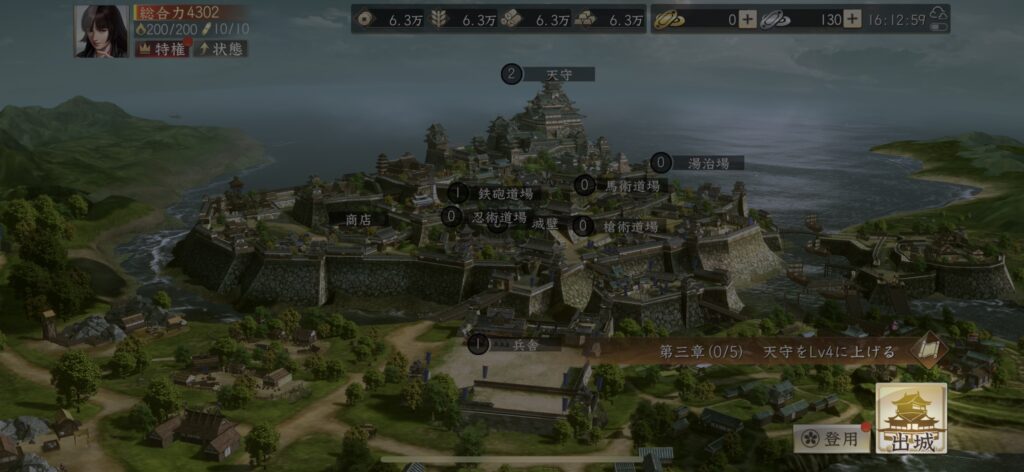Select the 忍術道場 building label

499,217
